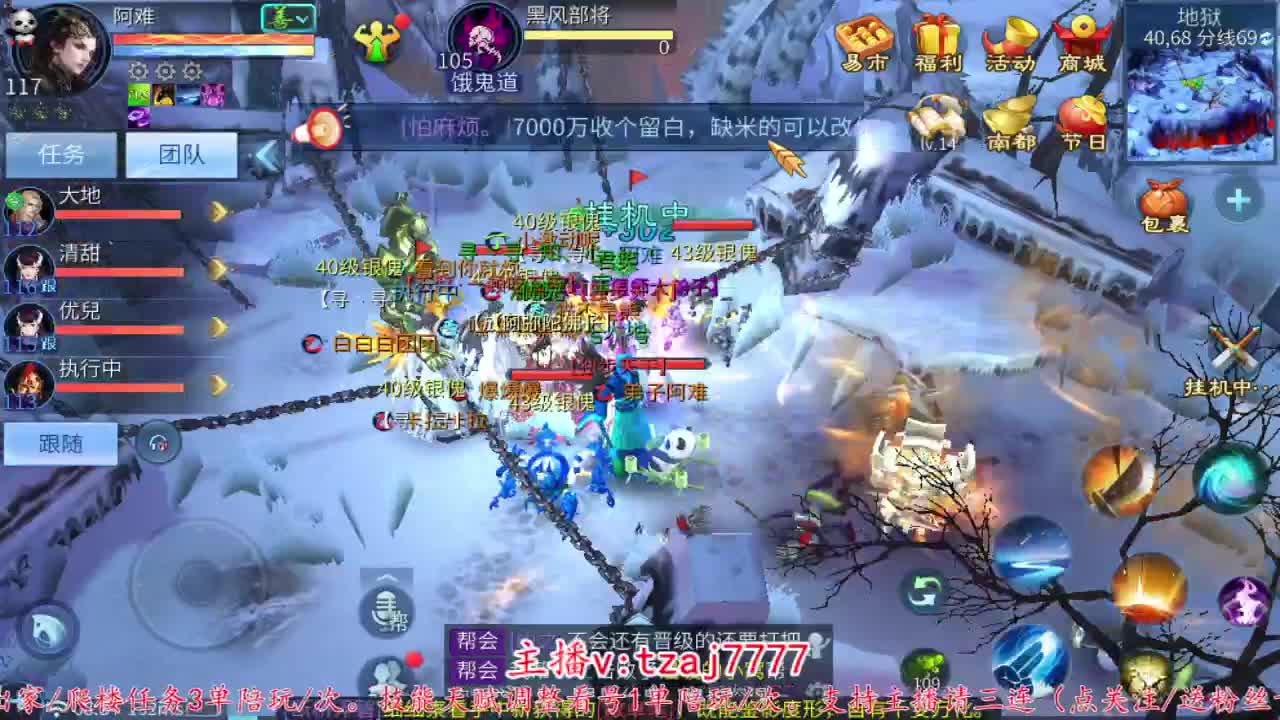The image size is (1280, 720).
Task: Switch to the 团队 (Team) tab
Action: 180,152
